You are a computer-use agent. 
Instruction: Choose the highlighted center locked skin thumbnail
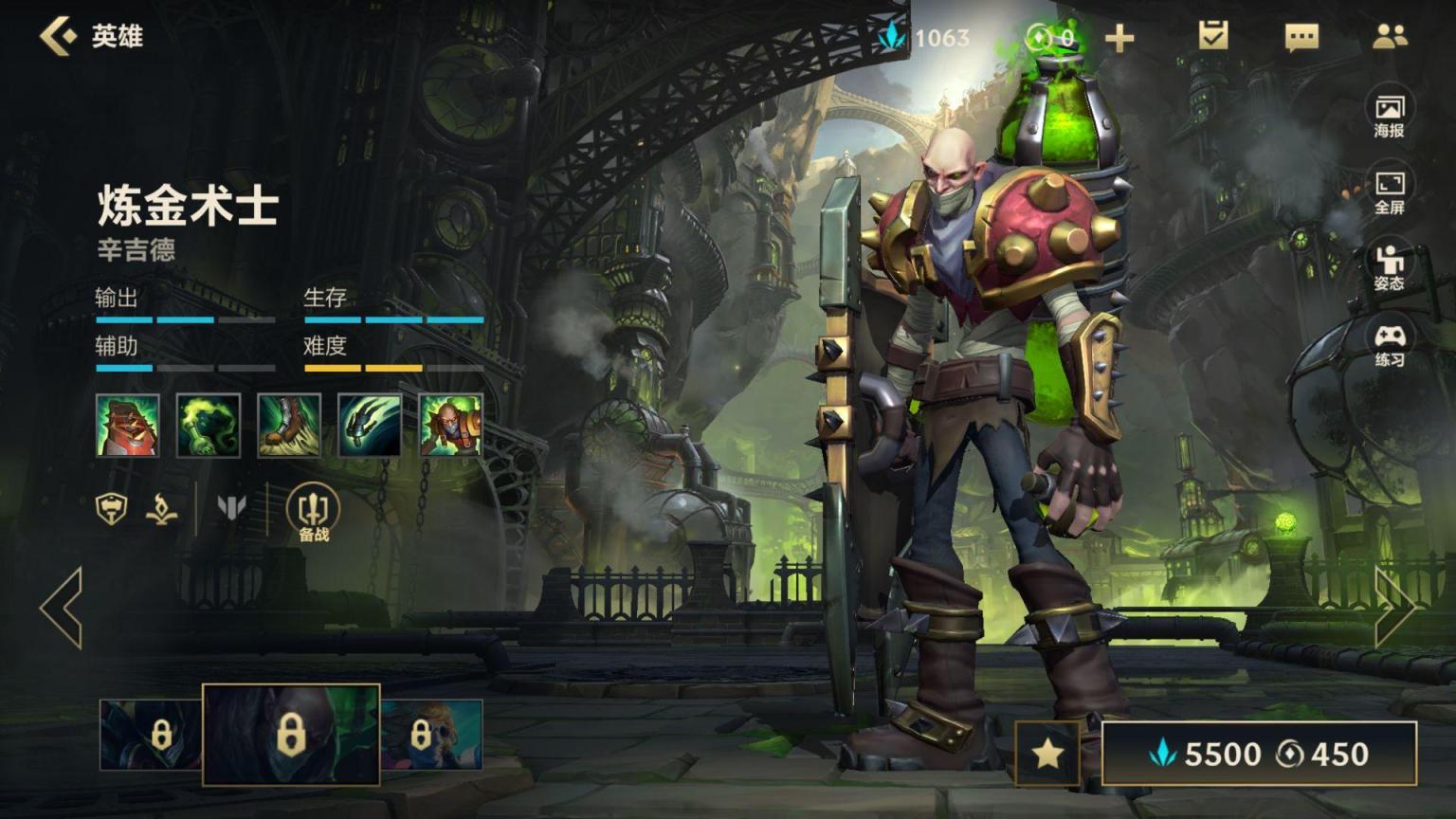click(x=291, y=735)
